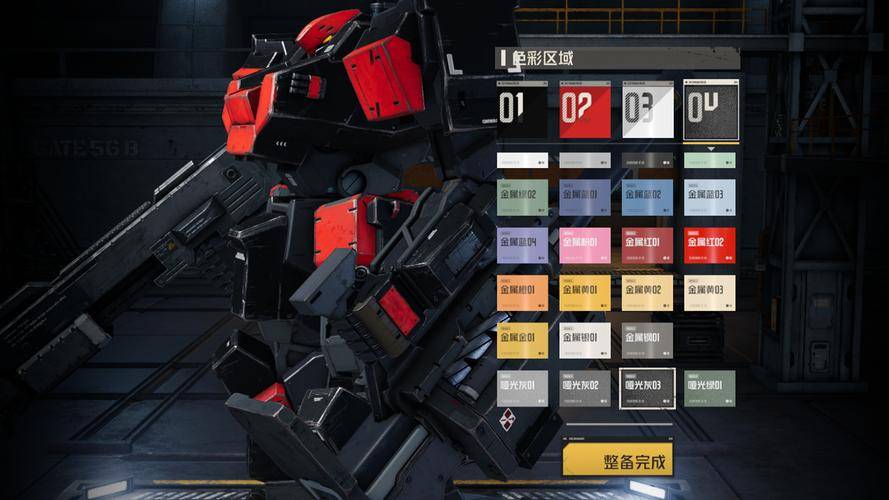Choose the 金属橙01 orange swatch
889x500 pixels.
(x=522, y=293)
